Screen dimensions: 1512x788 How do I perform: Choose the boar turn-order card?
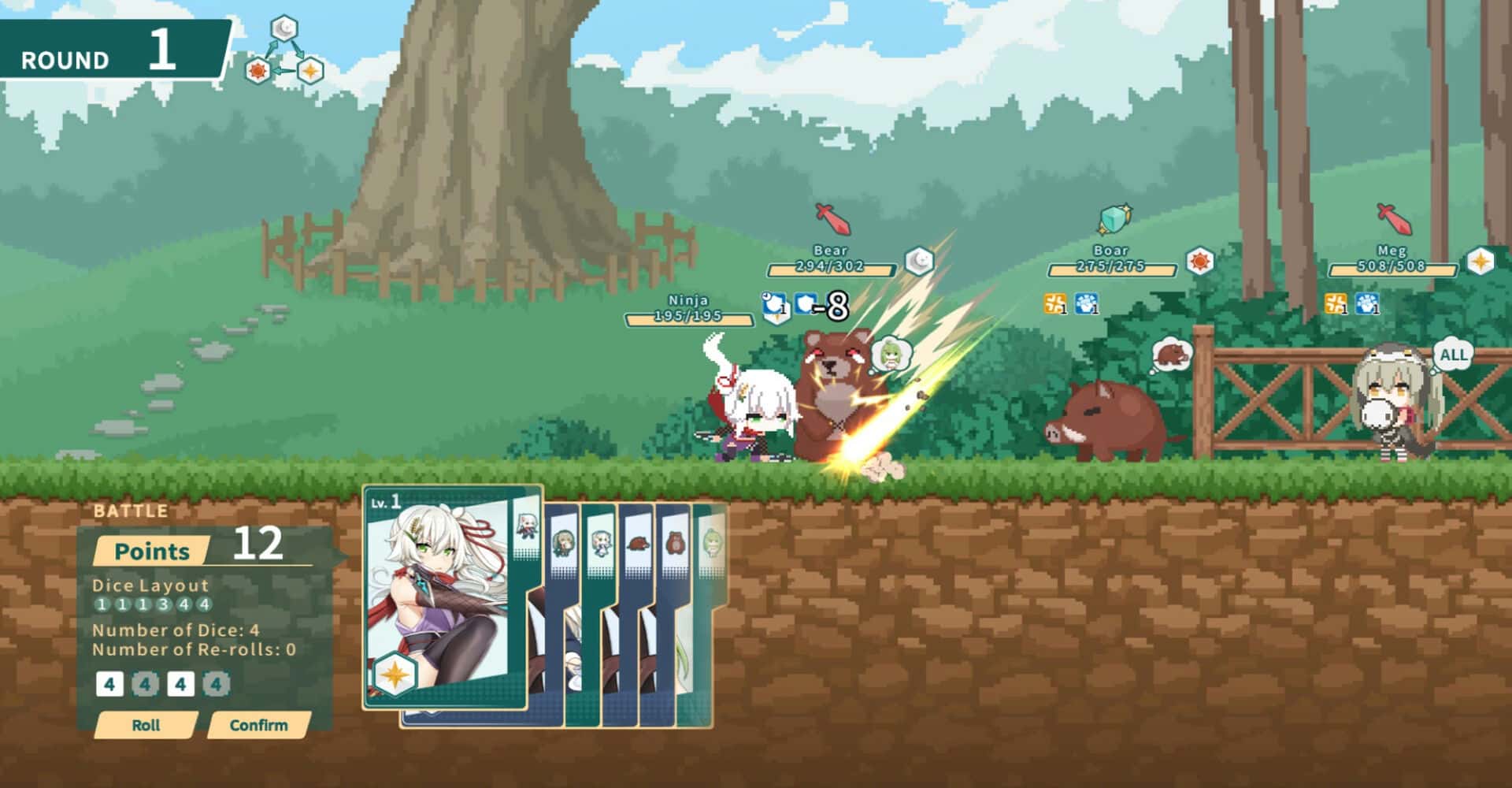pos(637,544)
